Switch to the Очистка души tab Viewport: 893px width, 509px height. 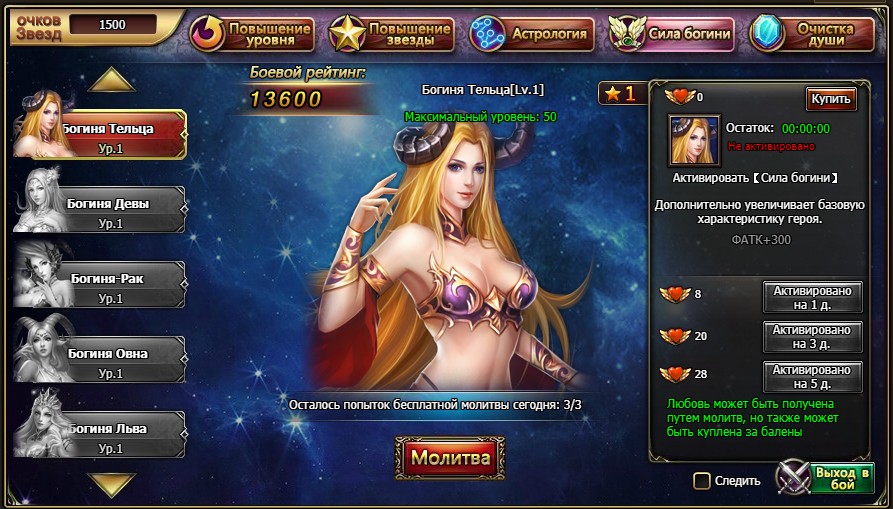(812, 33)
